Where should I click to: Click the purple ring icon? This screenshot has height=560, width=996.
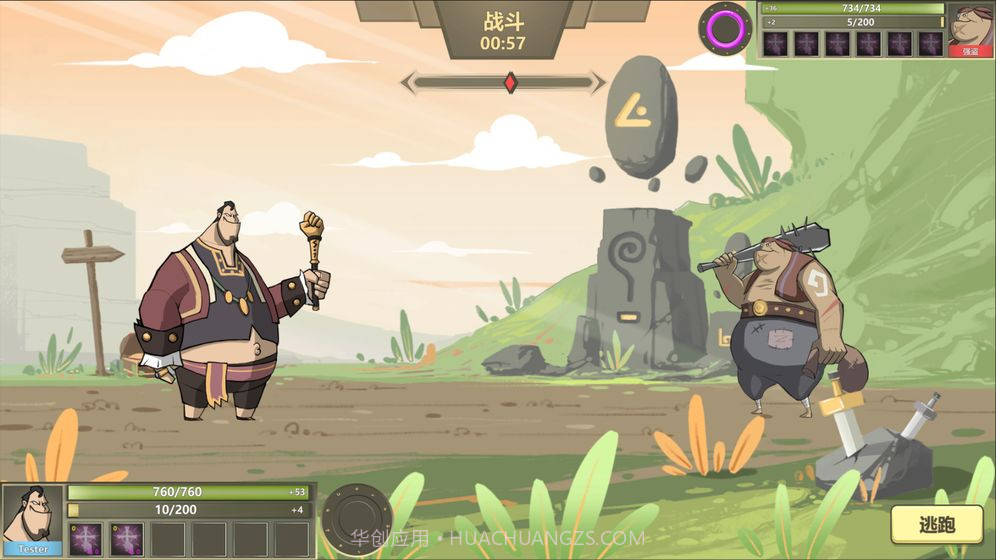[x=725, y=28]
